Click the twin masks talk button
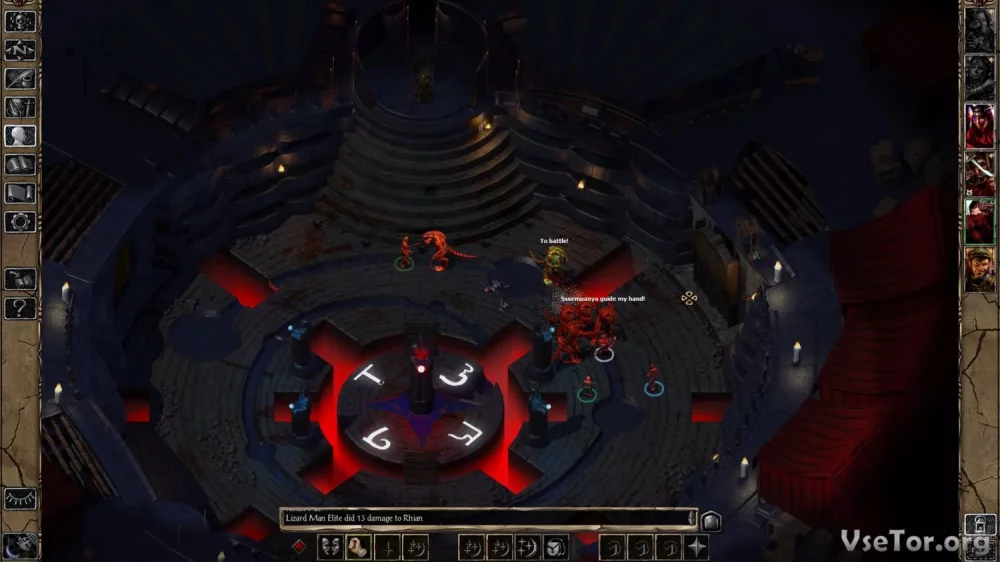The width and height of the screenshot is (1000, 562). 330,547
